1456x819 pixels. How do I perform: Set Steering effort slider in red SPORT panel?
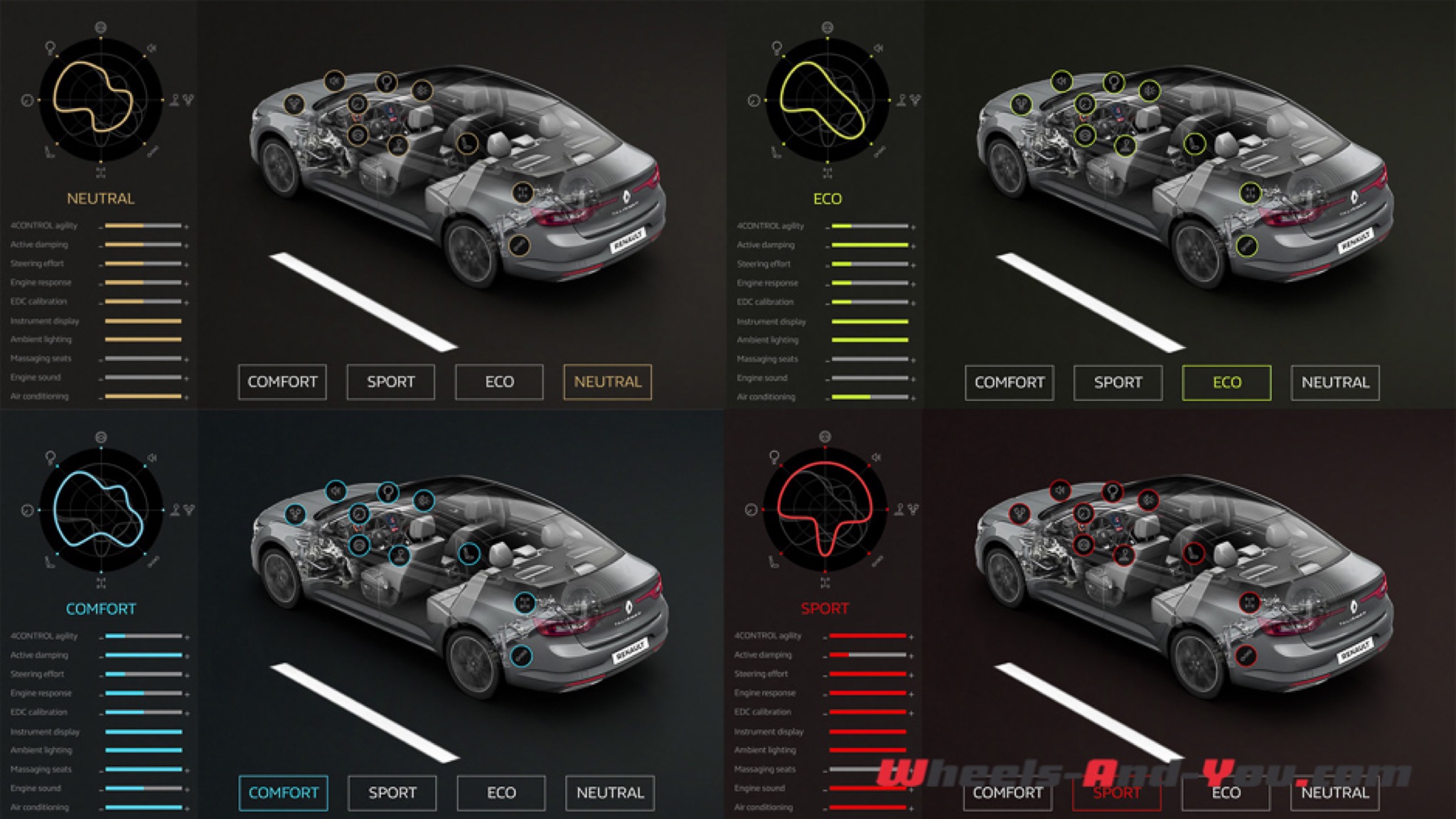867,674
